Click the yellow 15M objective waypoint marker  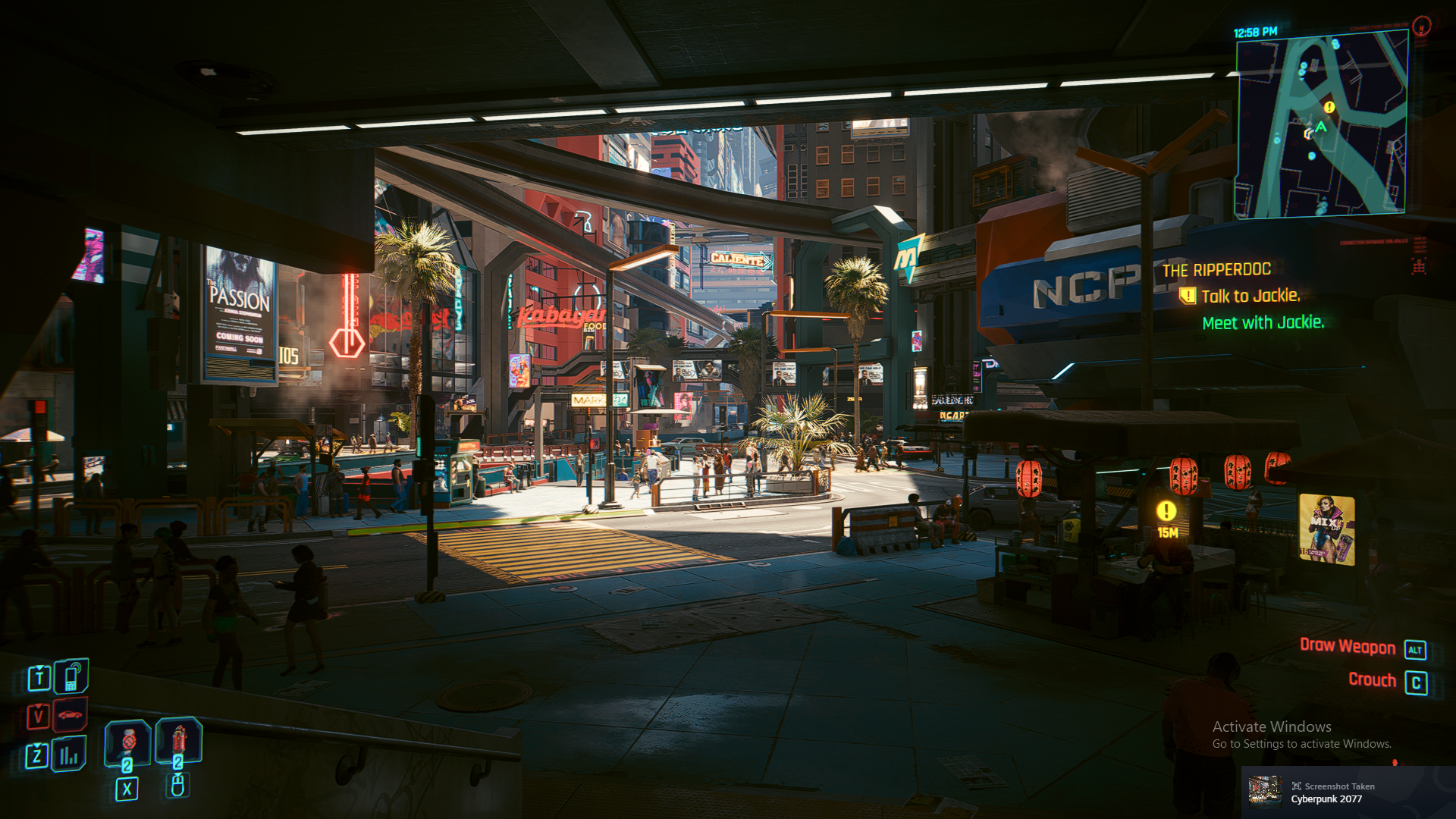click(x=1166, y=511)
